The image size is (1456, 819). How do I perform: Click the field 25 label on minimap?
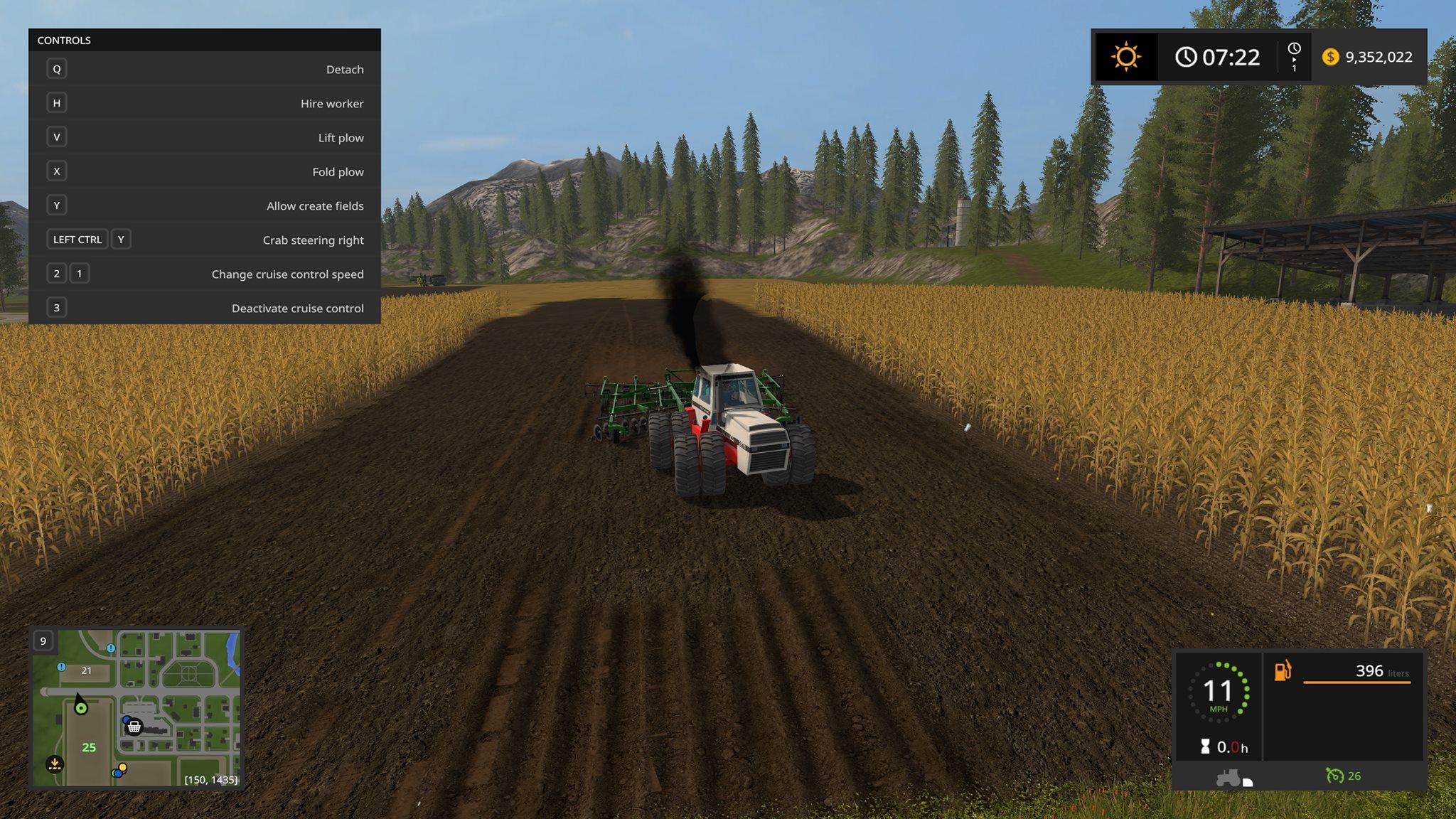coord(89,747)
